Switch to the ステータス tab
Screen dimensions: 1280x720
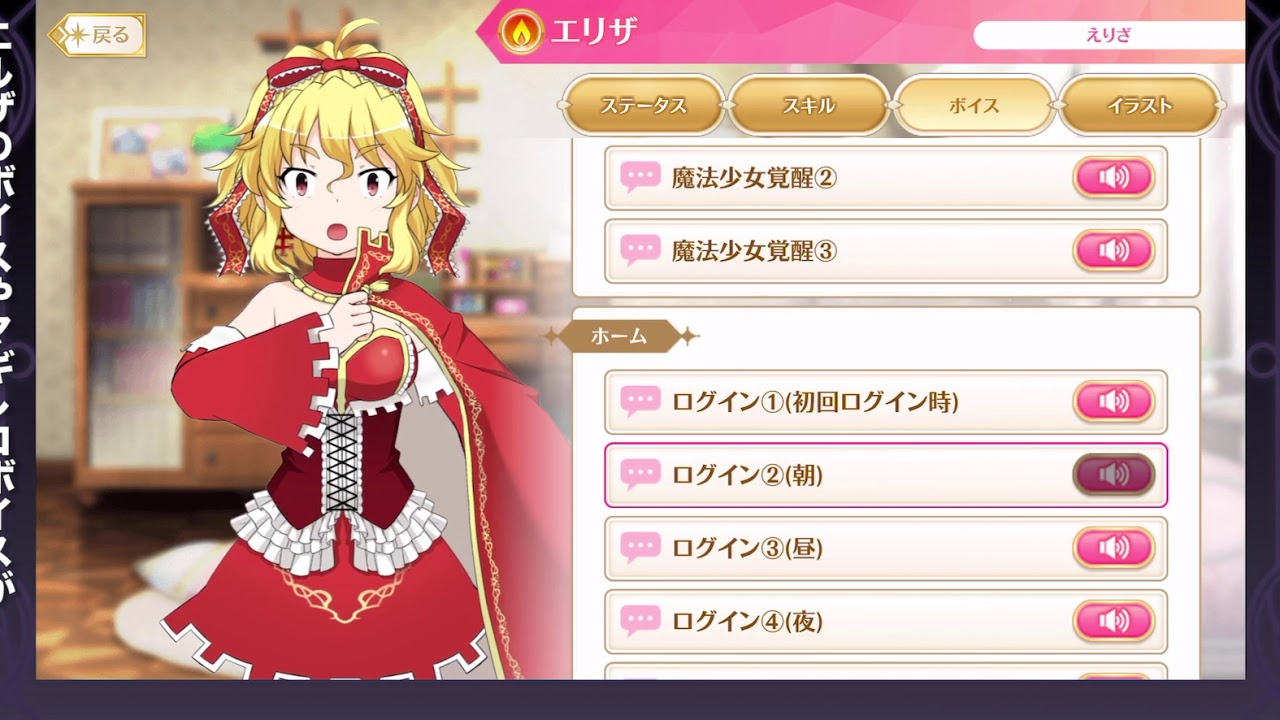pos(643,106)
